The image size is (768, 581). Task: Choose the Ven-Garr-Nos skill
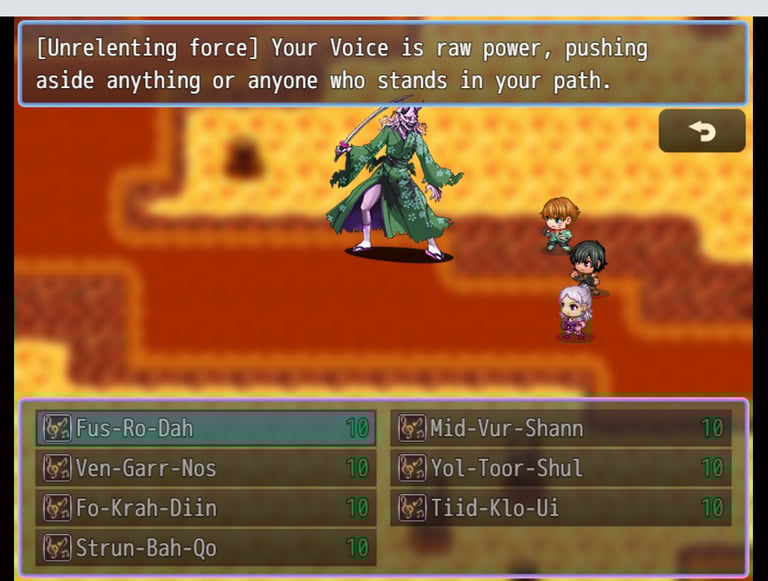click(206, 468)
